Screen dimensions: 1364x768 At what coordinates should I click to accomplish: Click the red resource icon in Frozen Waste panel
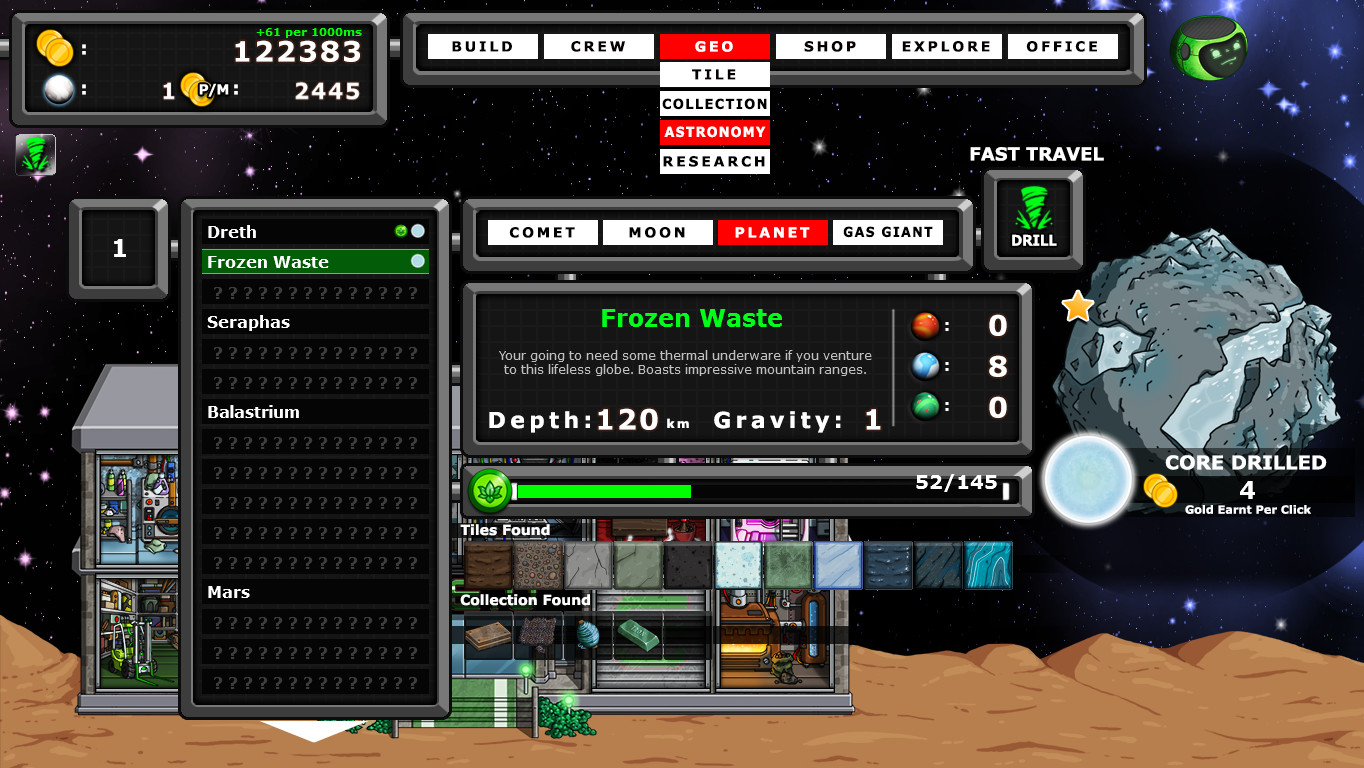[x=925, y=324]
